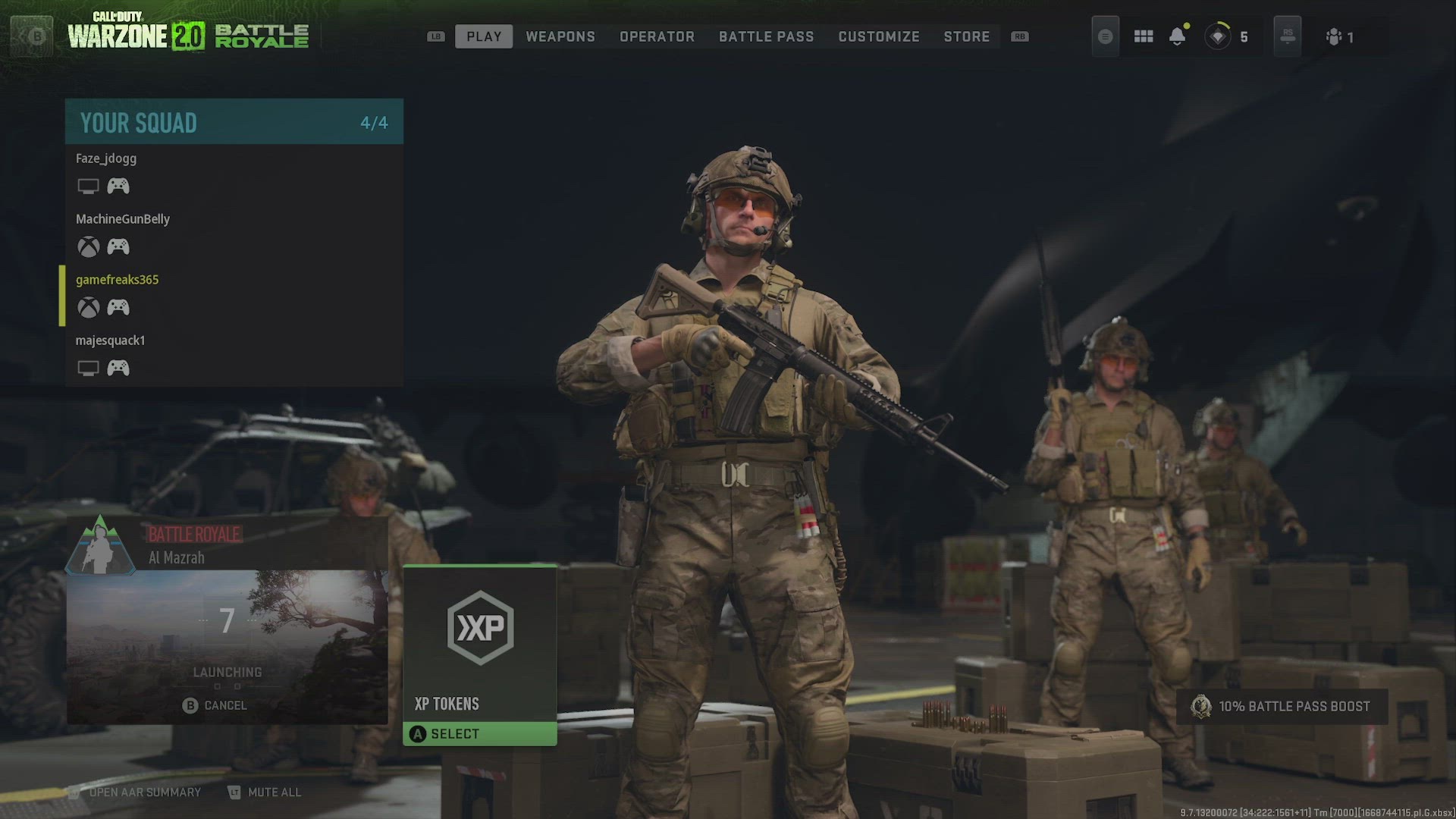The image size is (1456, 819).
Task: Choose gamefreaks365 in the squad list
Action: [x=118, y=280]
